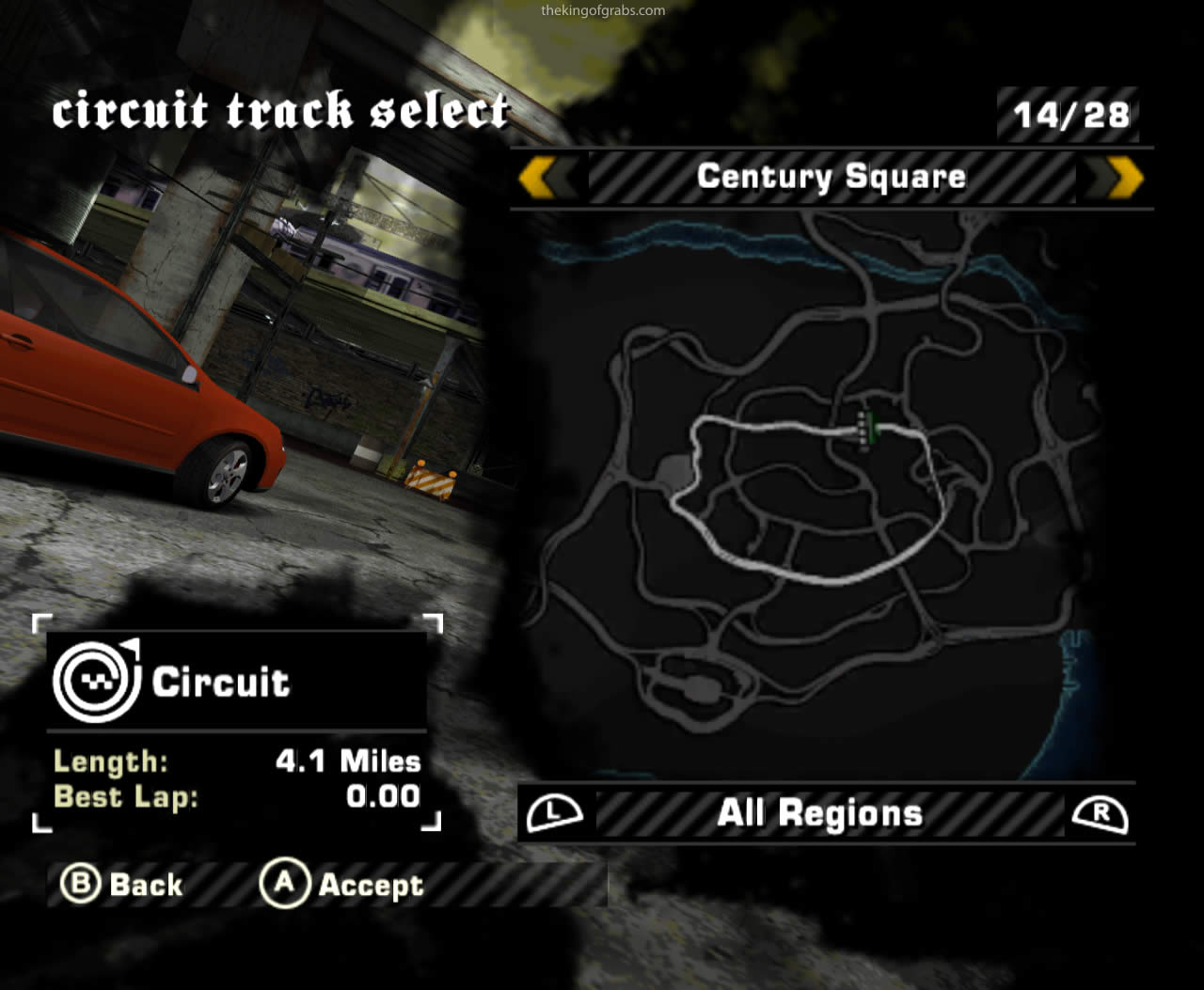
Task: Select the Circuit race type panel
Action: coord(235,681)
